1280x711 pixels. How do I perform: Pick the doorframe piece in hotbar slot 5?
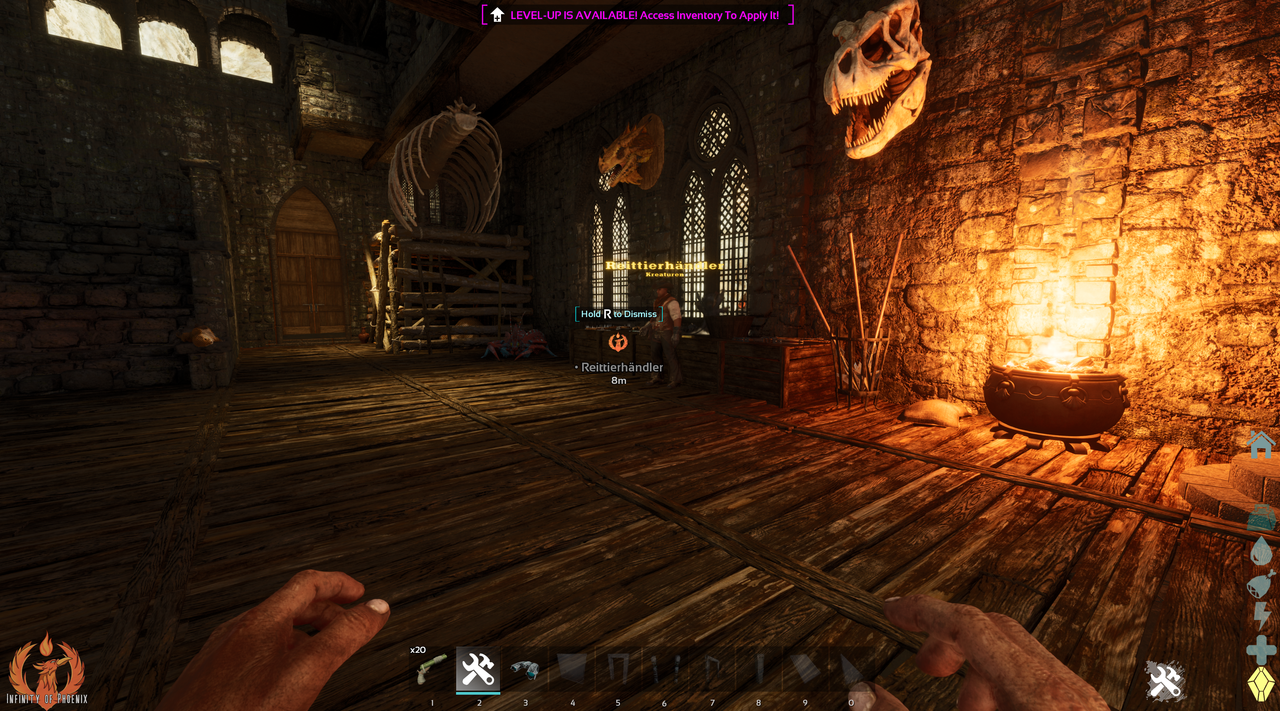tap(618, 669)
